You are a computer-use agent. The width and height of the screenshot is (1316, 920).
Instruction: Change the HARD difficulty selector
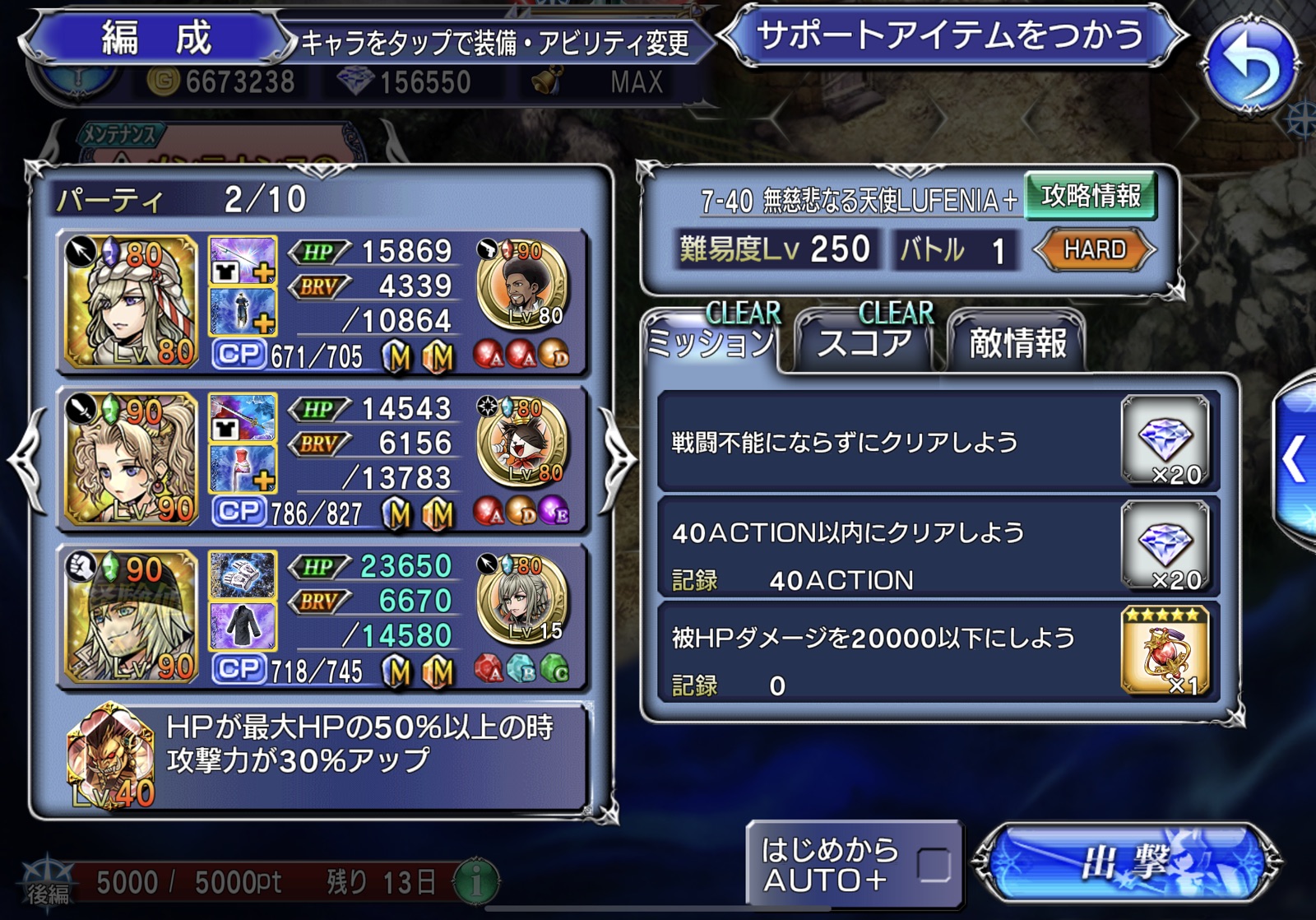(x=1095, y=249)
